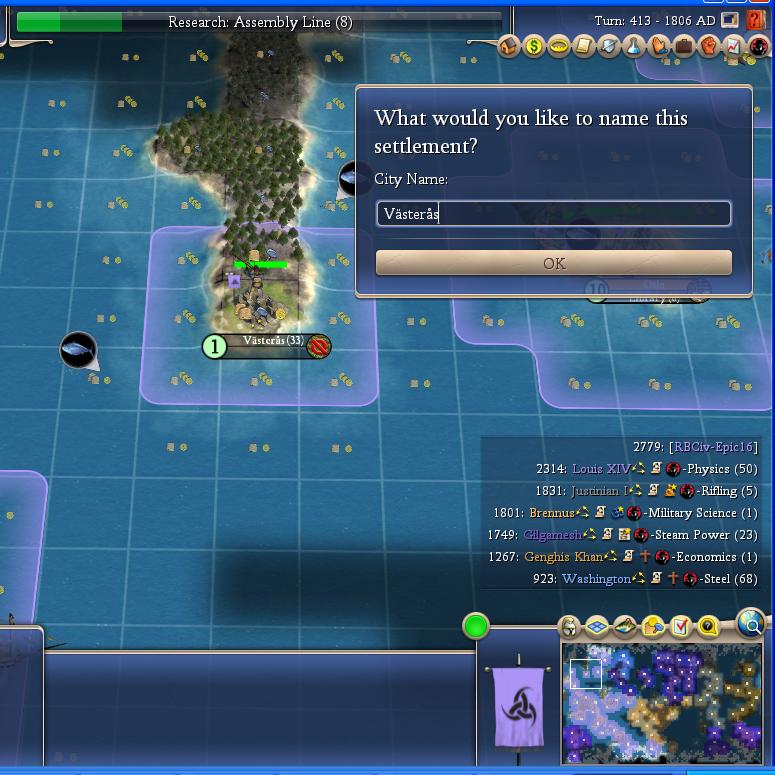Viewport: 775px width, 775px height.
Task: Open the Espionage spy icon
Action: pos(758,46)
